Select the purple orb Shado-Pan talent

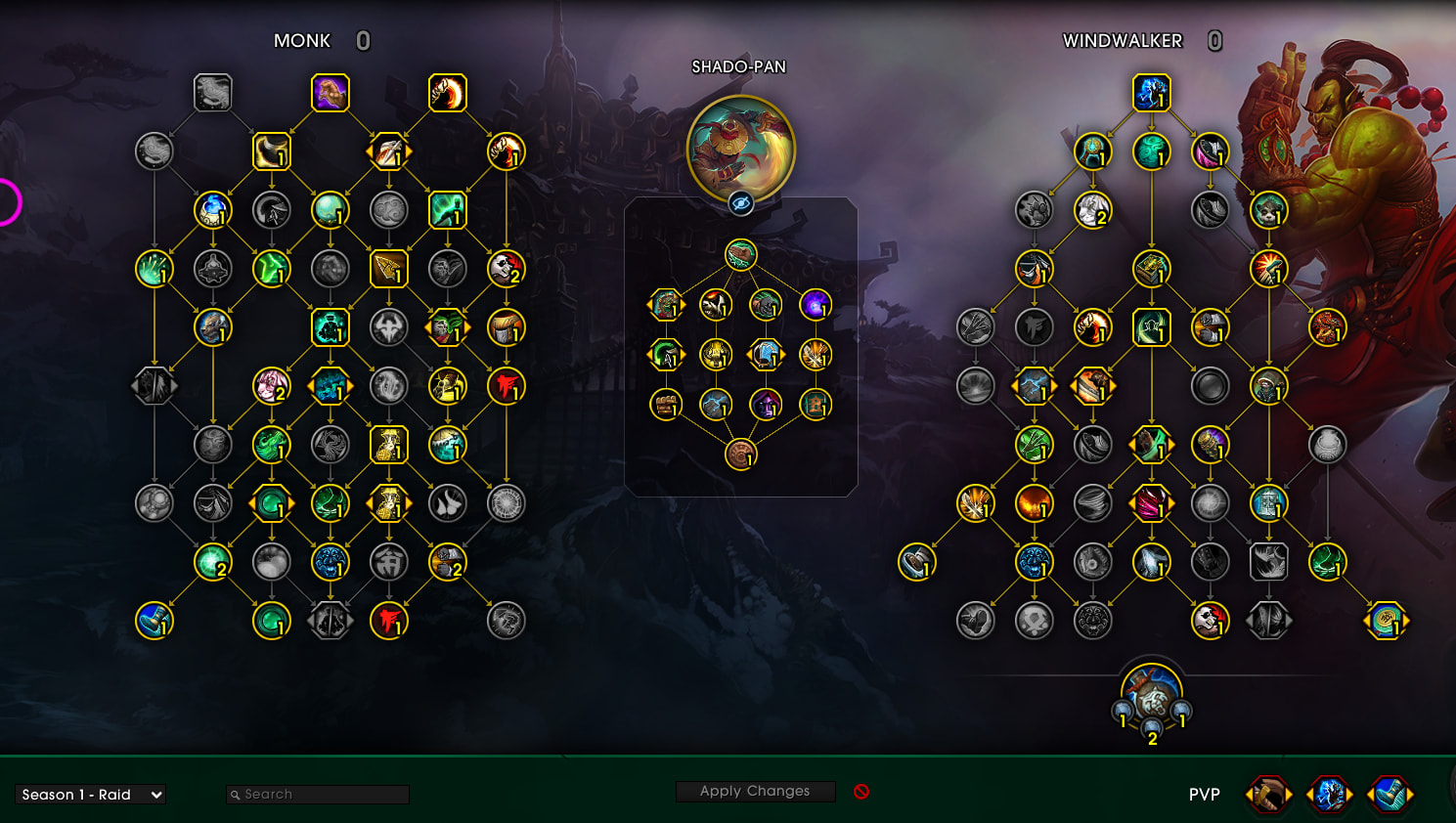click(x=816, y=305)
